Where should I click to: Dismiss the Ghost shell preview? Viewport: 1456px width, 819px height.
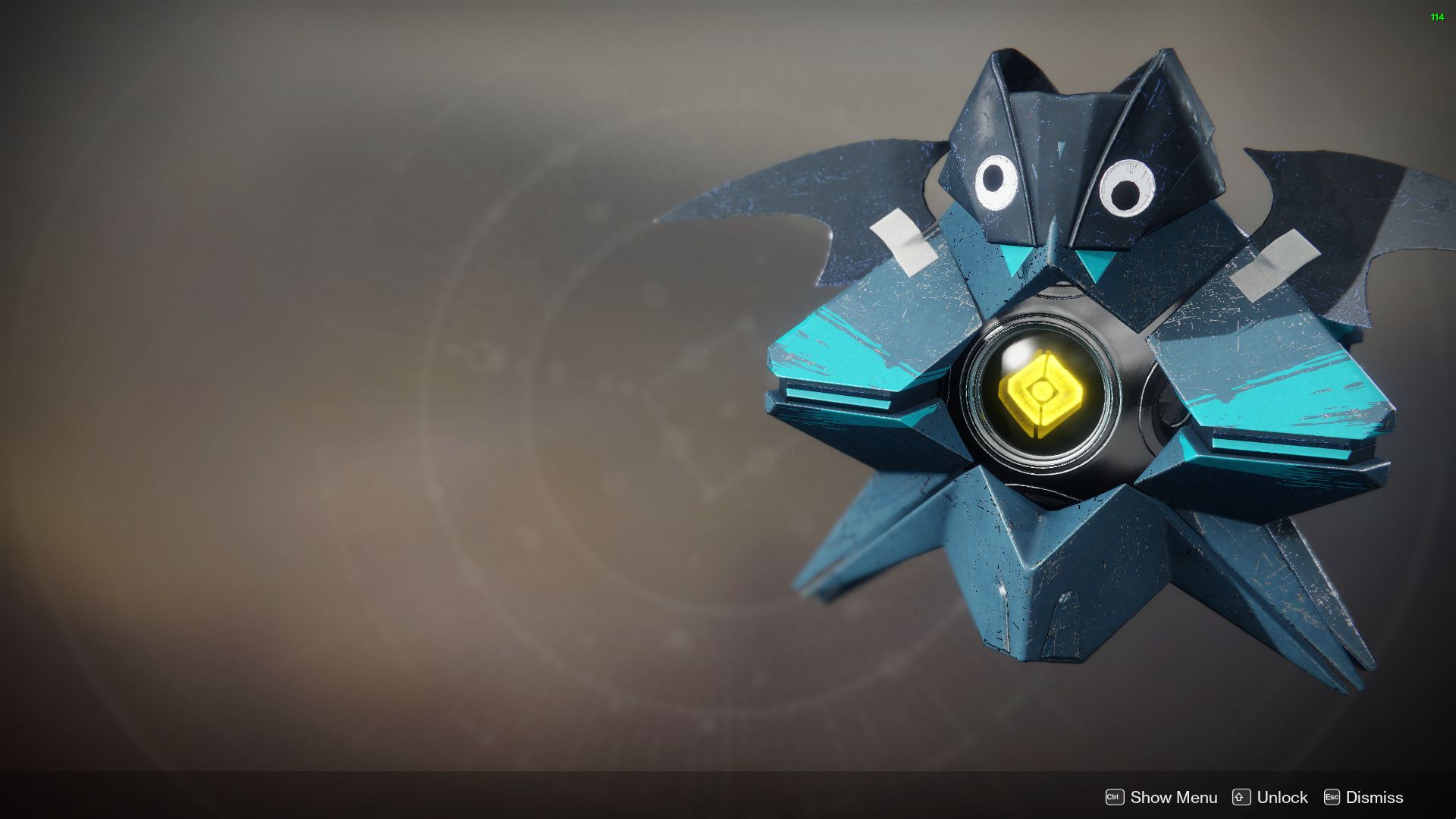[x=1374, y=797]
